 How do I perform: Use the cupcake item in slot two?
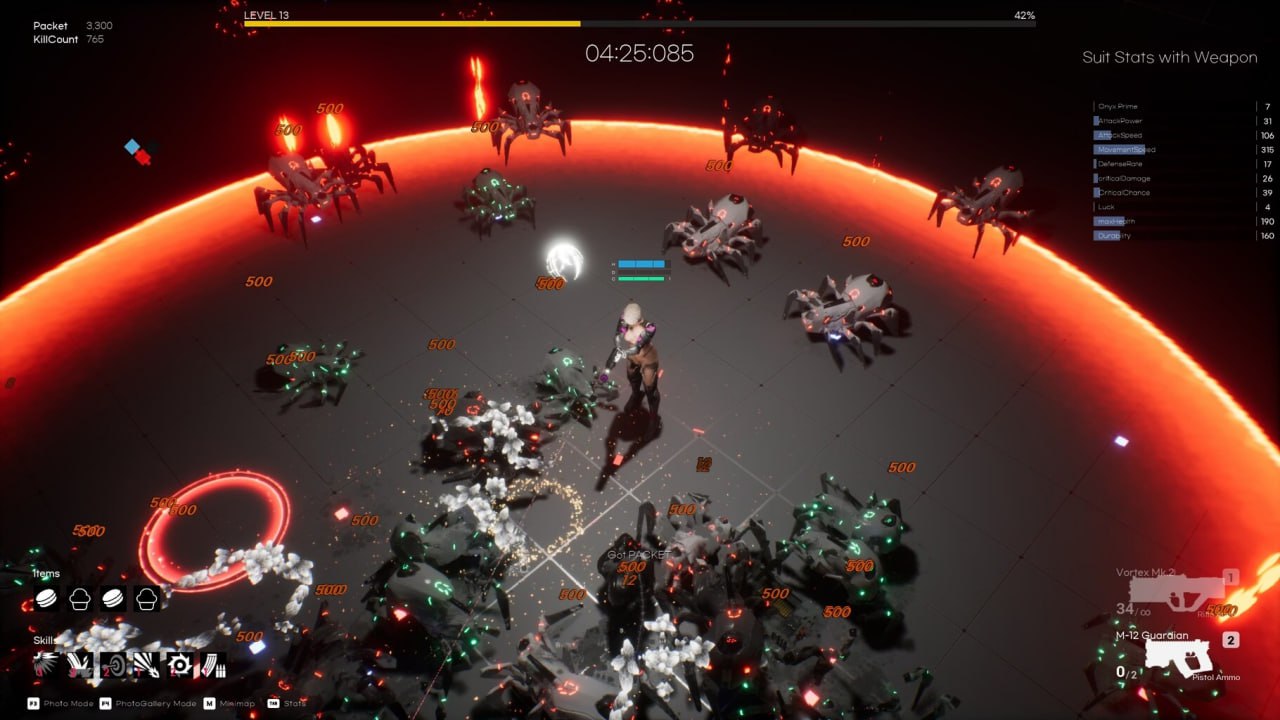coord(78,600)
